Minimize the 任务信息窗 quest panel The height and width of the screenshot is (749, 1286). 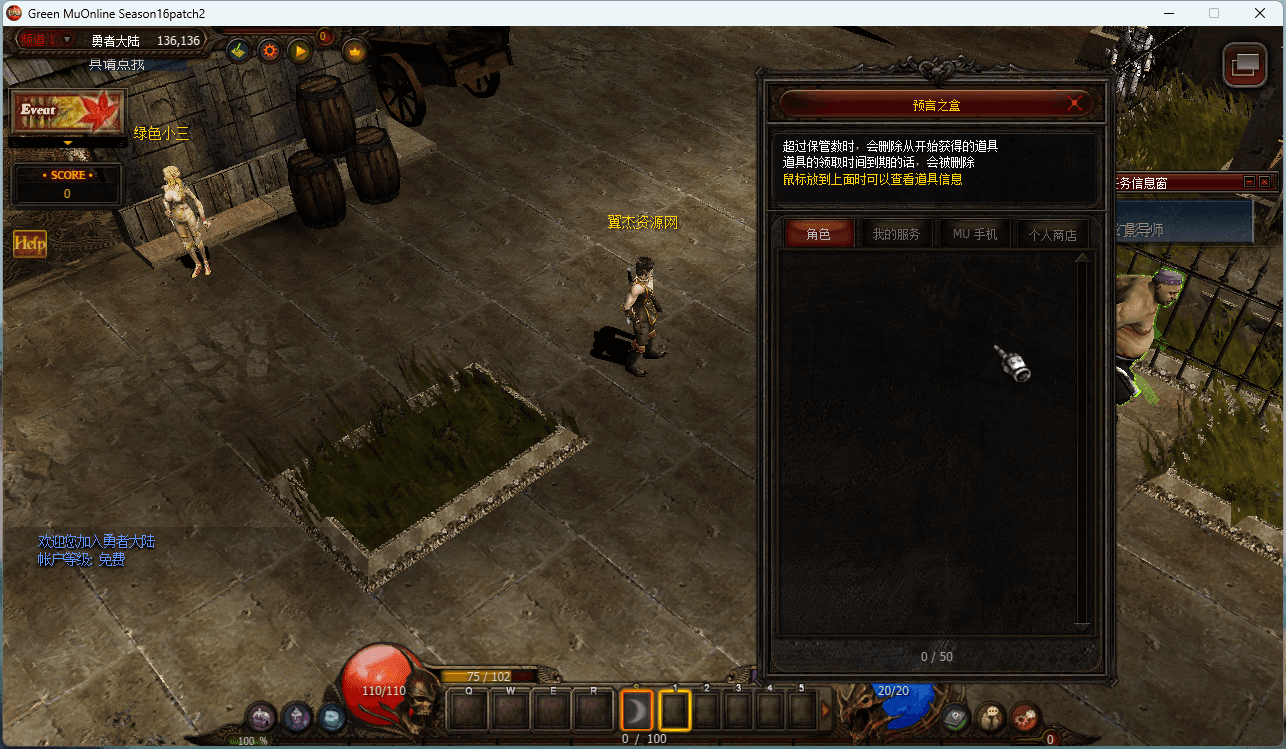pos(1249,182)
